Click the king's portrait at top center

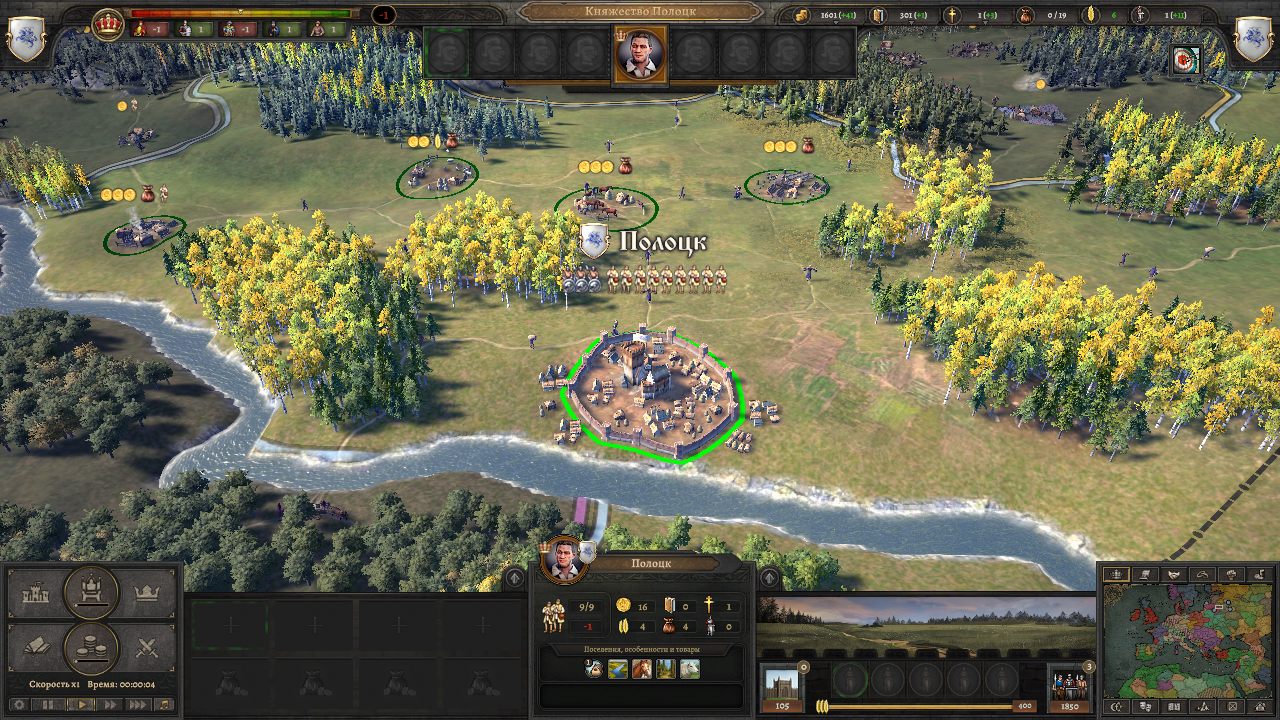(x=640, y=53)
